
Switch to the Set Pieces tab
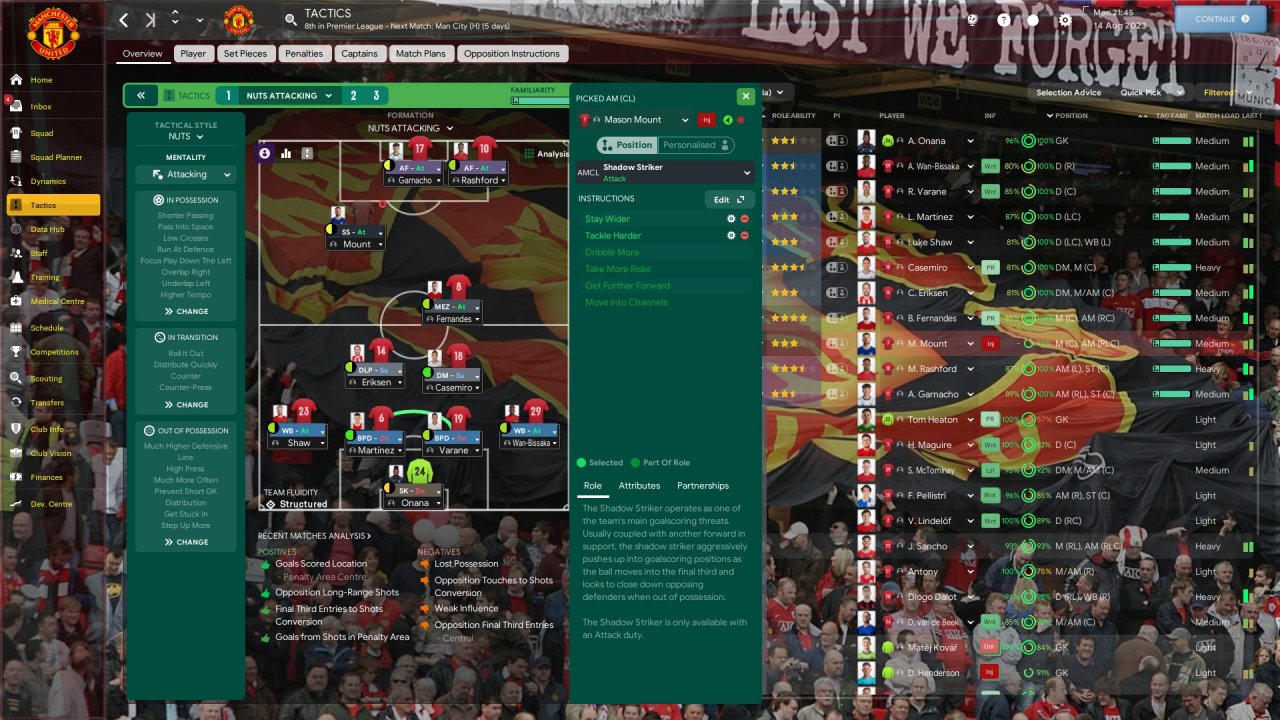click(x=245, y=54)
